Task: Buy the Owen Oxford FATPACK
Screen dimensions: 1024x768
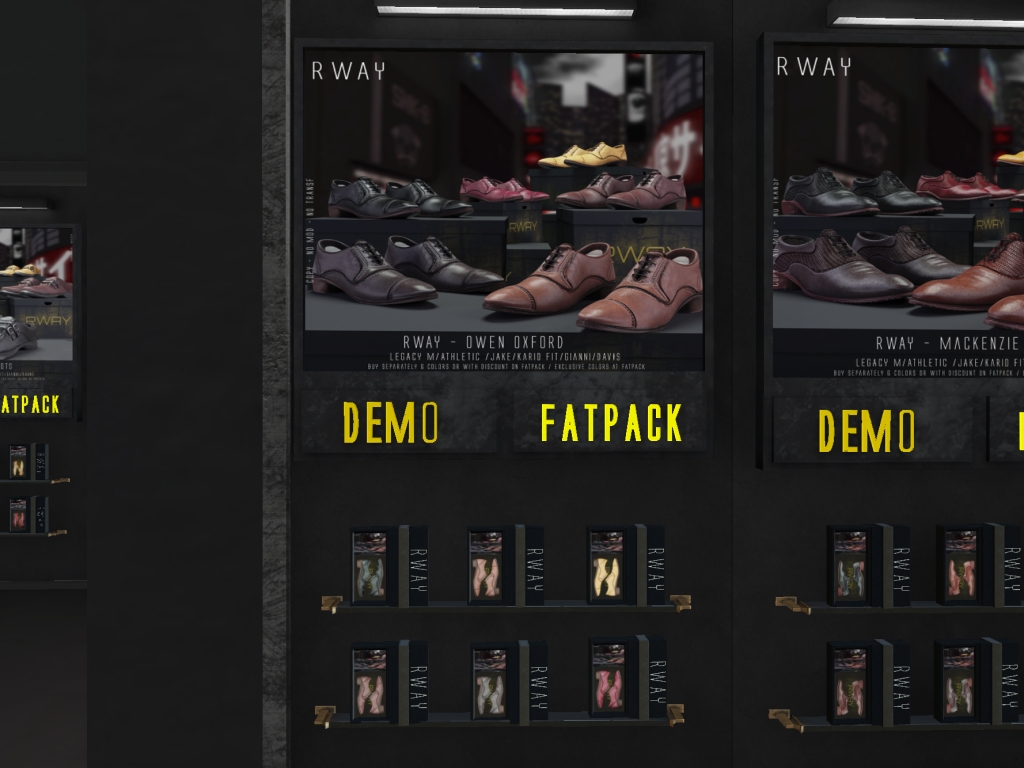Action: tap(609, 422)
